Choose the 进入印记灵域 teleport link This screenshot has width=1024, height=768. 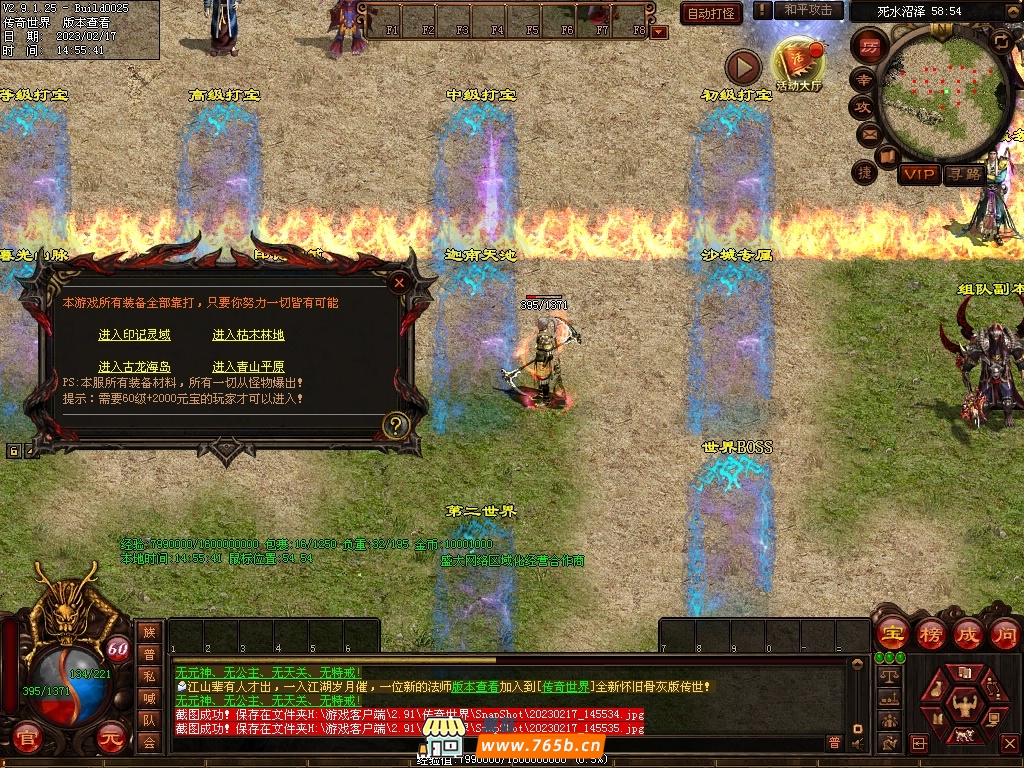pyautogui.click(x=135, y=335)
